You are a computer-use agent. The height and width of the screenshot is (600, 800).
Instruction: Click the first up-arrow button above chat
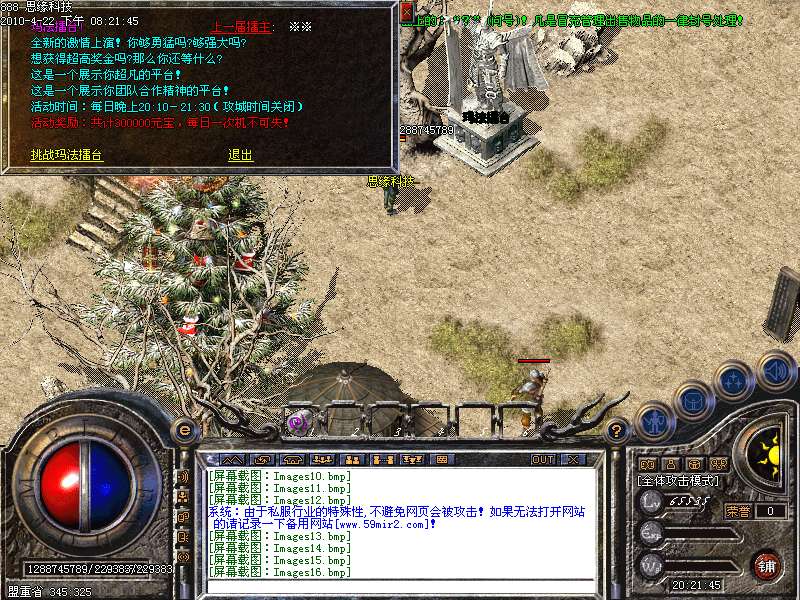click(x=230, y=460)
